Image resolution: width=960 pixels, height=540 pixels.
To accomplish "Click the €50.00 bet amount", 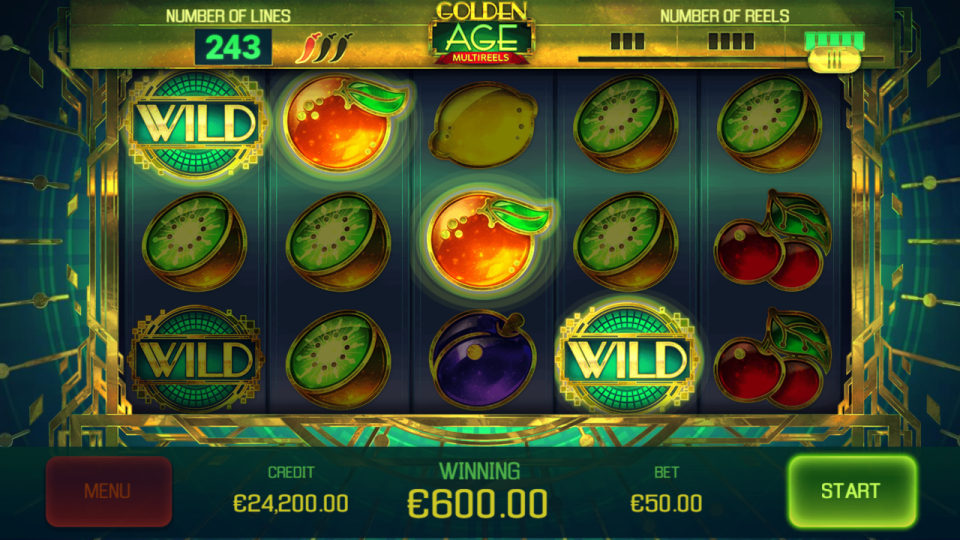I will coord(666,503).
